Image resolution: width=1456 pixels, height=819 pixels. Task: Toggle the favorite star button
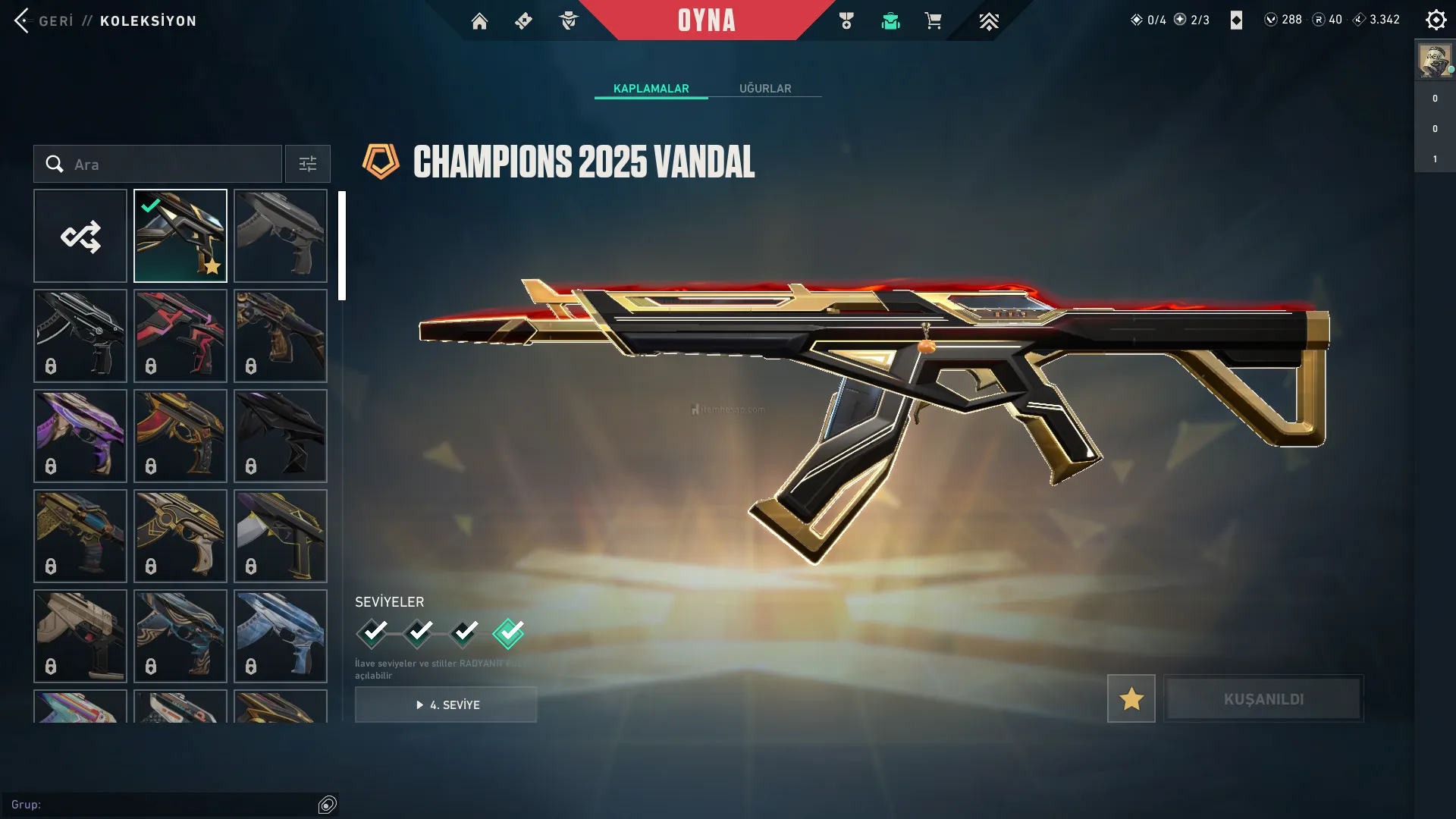tap(1131, 698)
